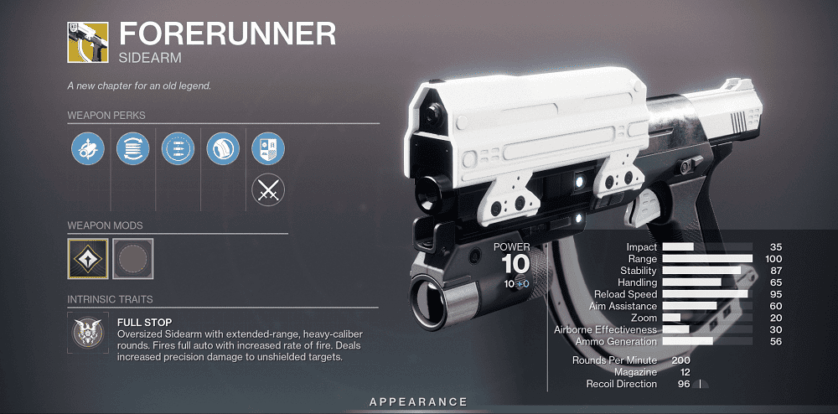
Task: Open the gold-bordered weapon mod slot
Action: point(86,260)
